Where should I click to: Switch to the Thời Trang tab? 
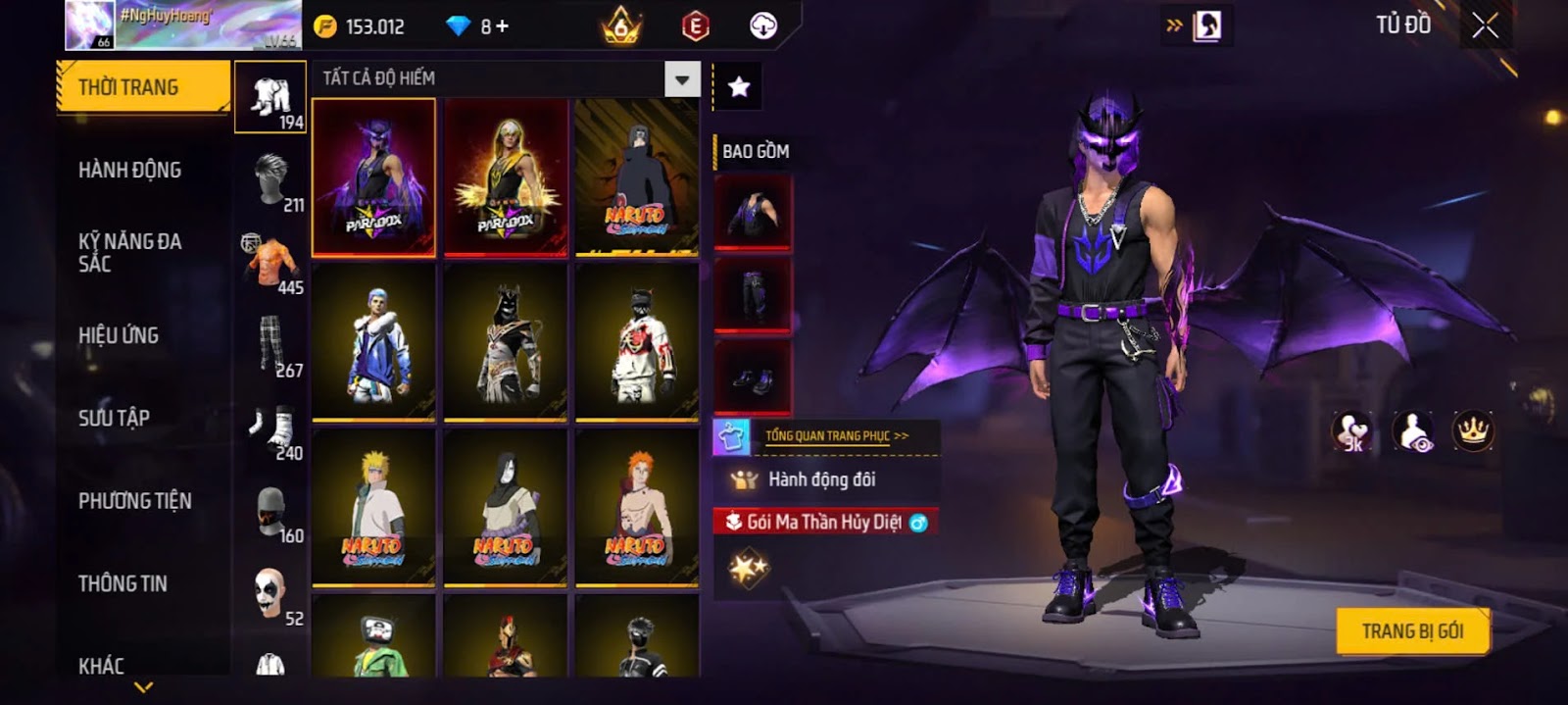click(x=143, y=87)
